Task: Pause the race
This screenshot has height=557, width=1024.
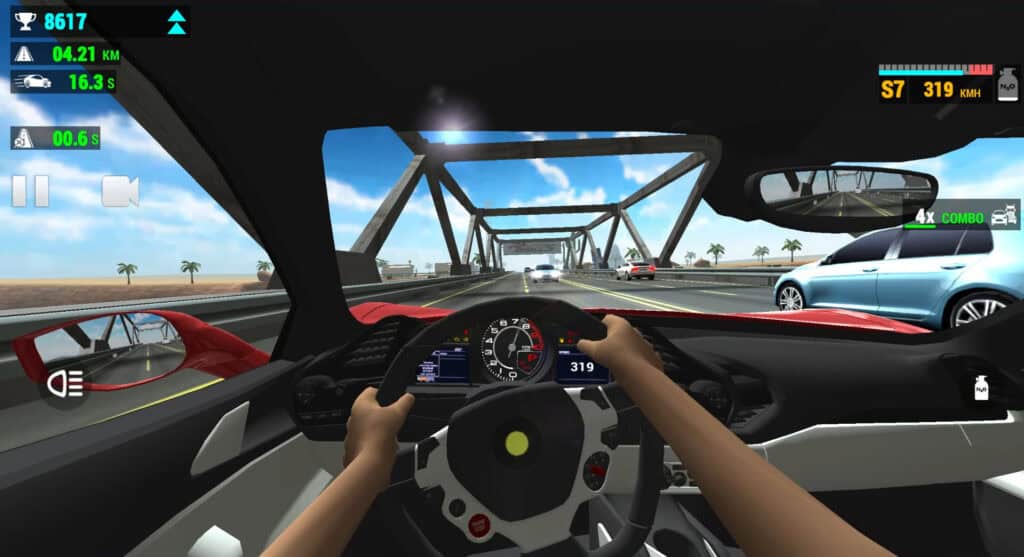Action: pos(30,191)
